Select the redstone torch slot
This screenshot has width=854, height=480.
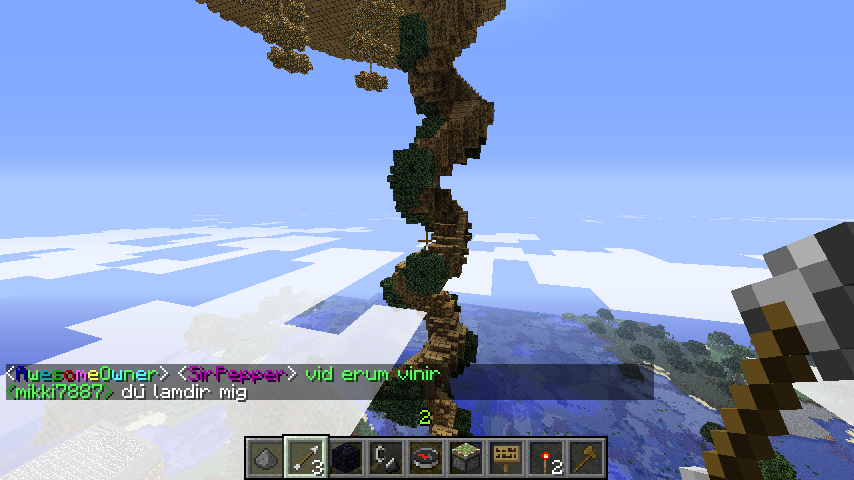point(546,457)
